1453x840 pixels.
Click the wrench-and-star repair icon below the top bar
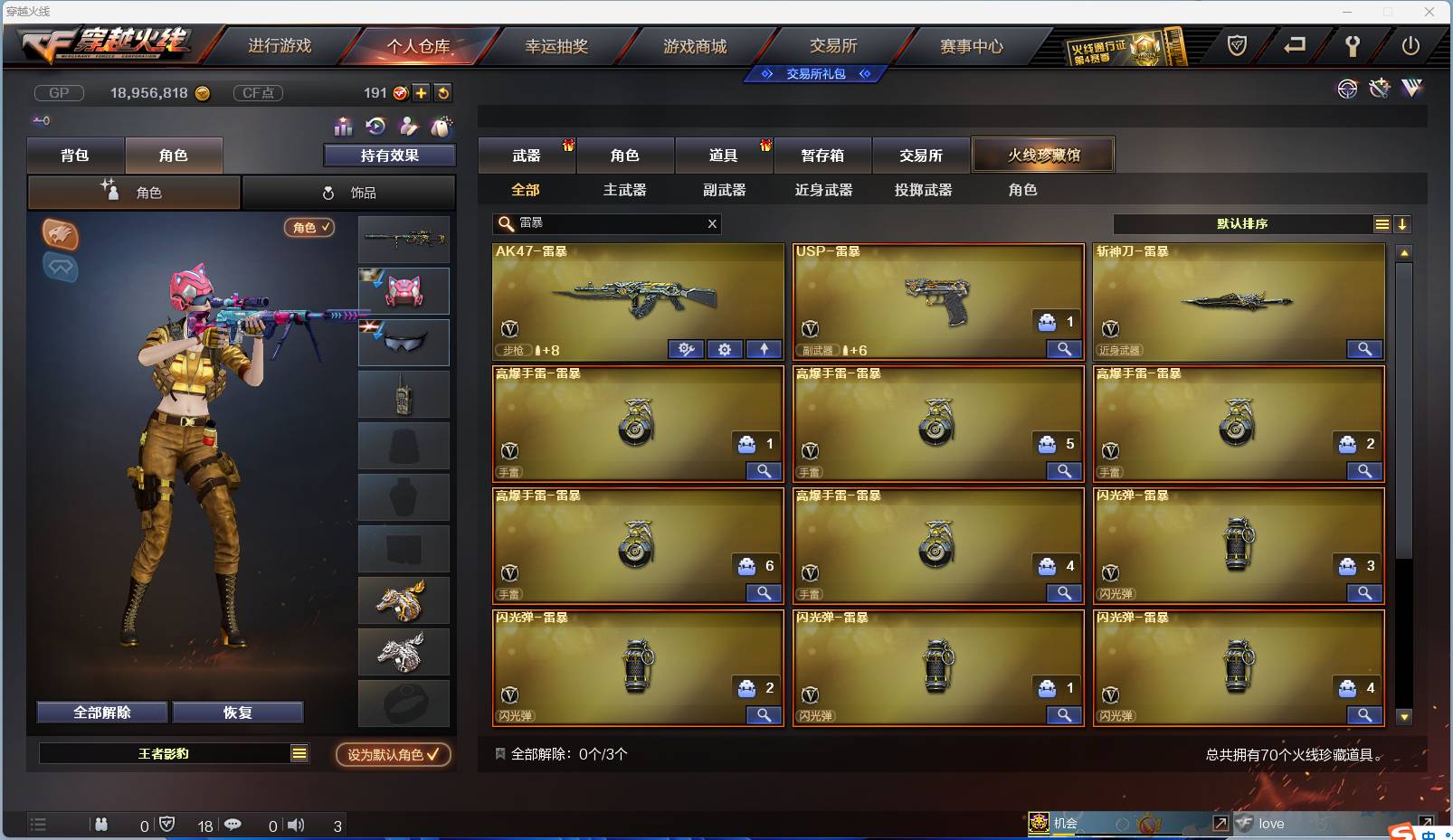click(1379, 89)
